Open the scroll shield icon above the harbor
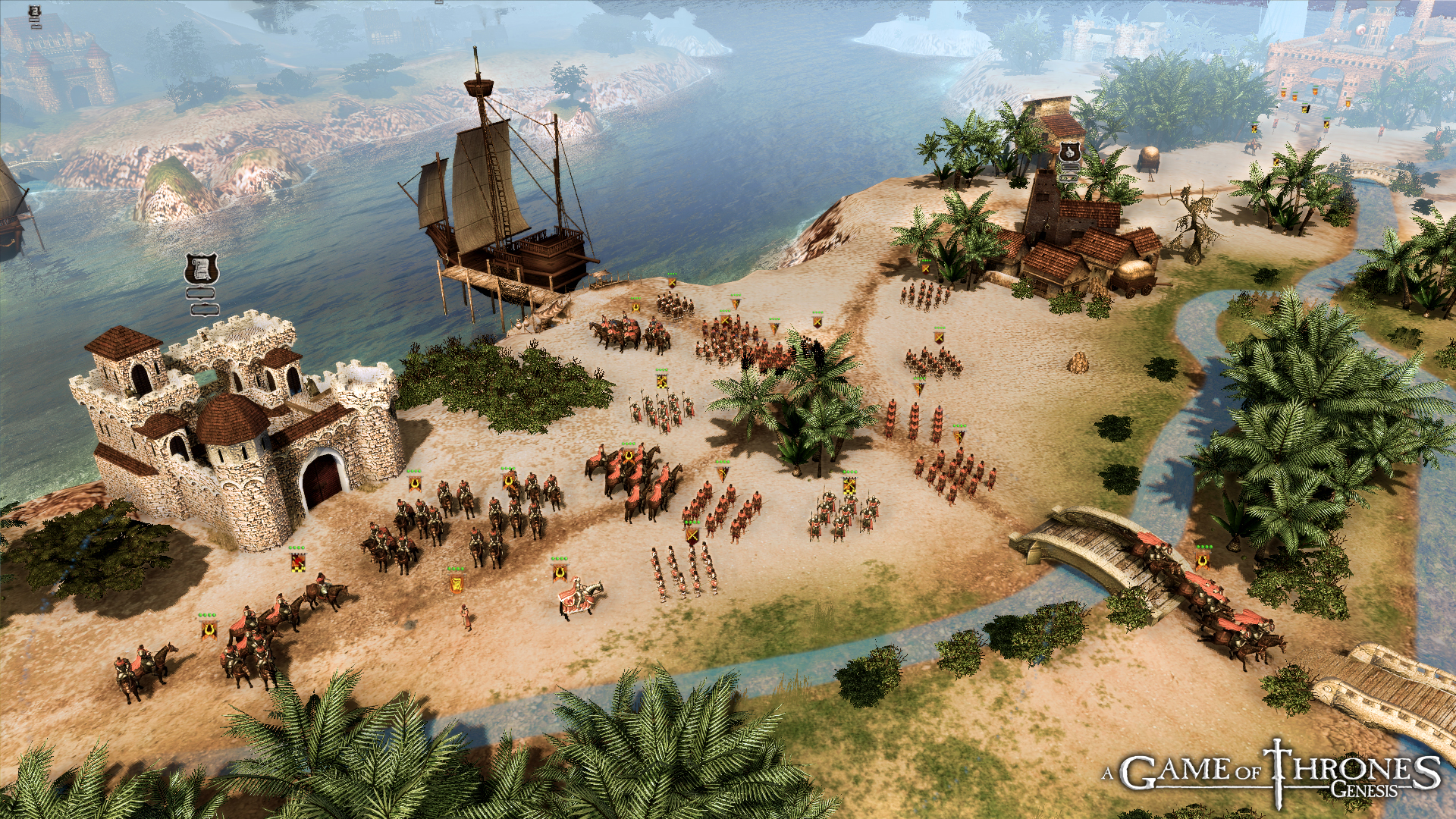The height and width of the screenshot is (819, 1456). [201, 269]
